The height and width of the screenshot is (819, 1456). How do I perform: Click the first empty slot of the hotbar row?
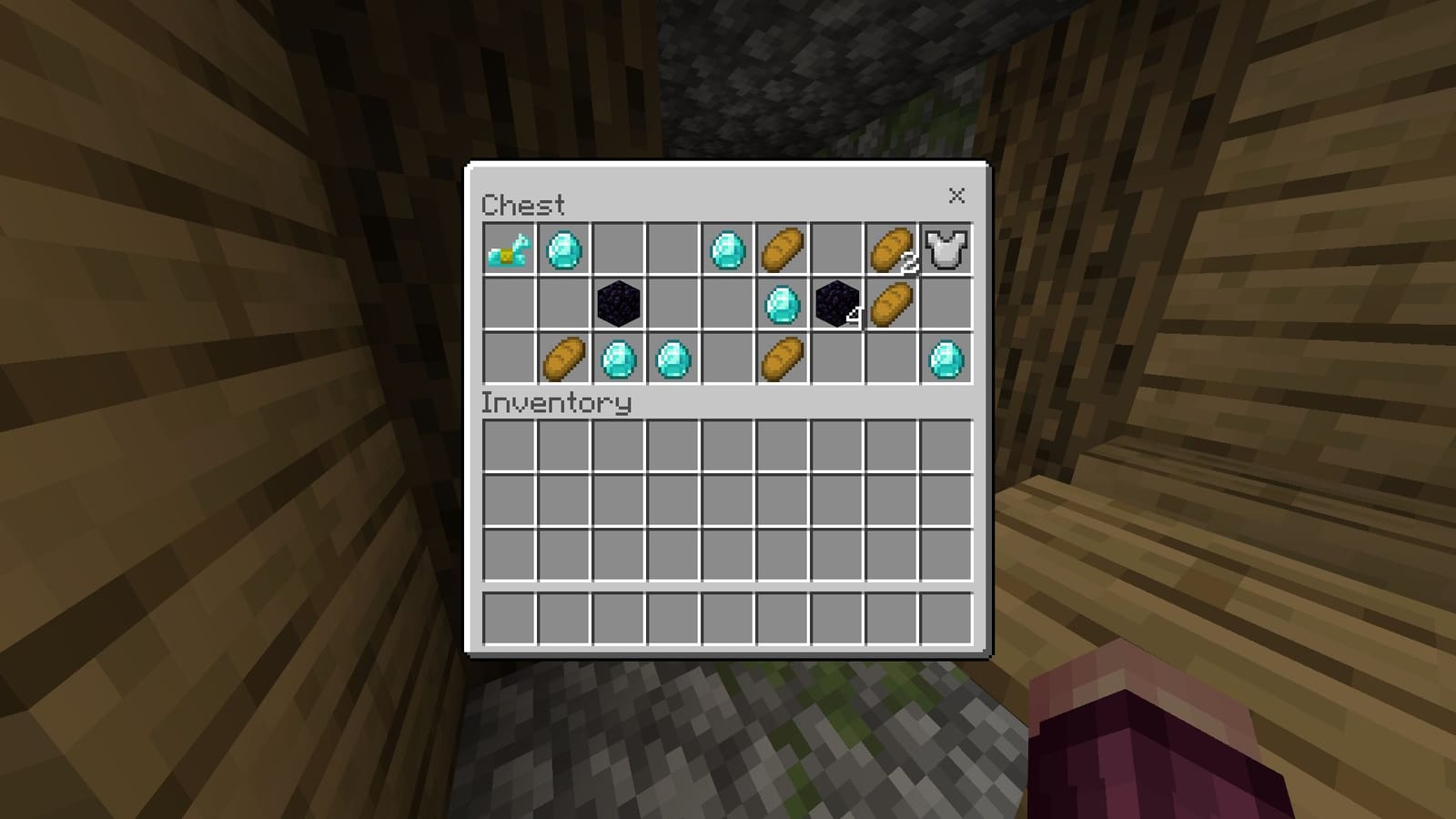click(509, 617)
